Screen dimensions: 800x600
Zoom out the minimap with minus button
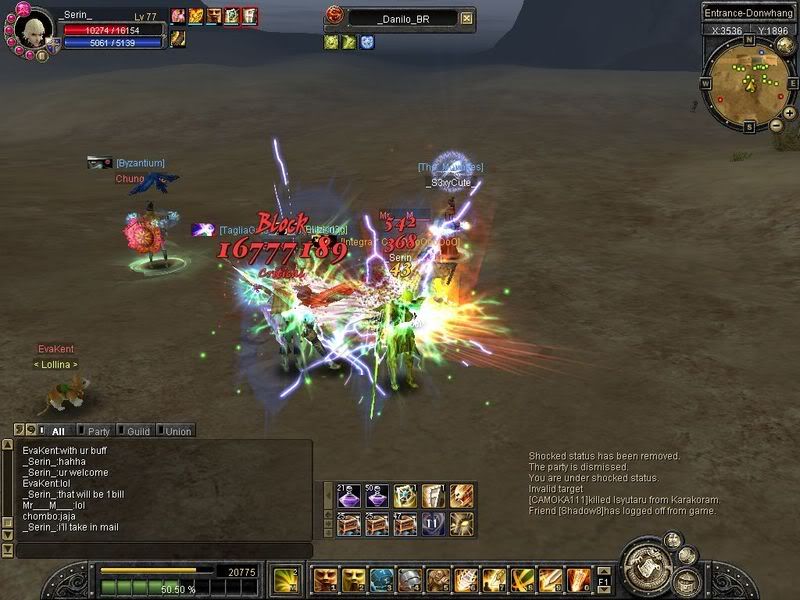tap(776, 126)
